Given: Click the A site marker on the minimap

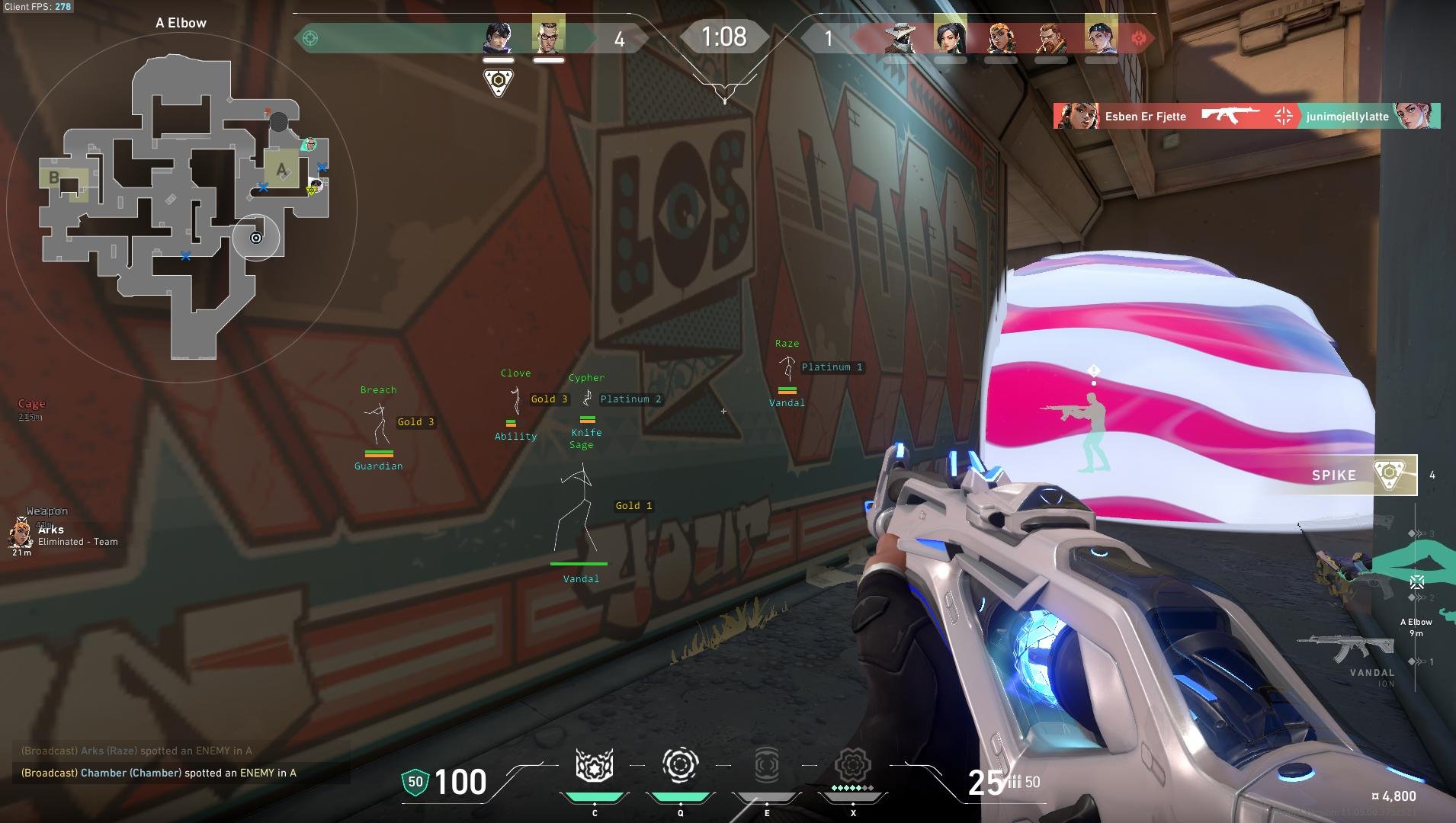Looking at the screenshot, I should point(281,168).
